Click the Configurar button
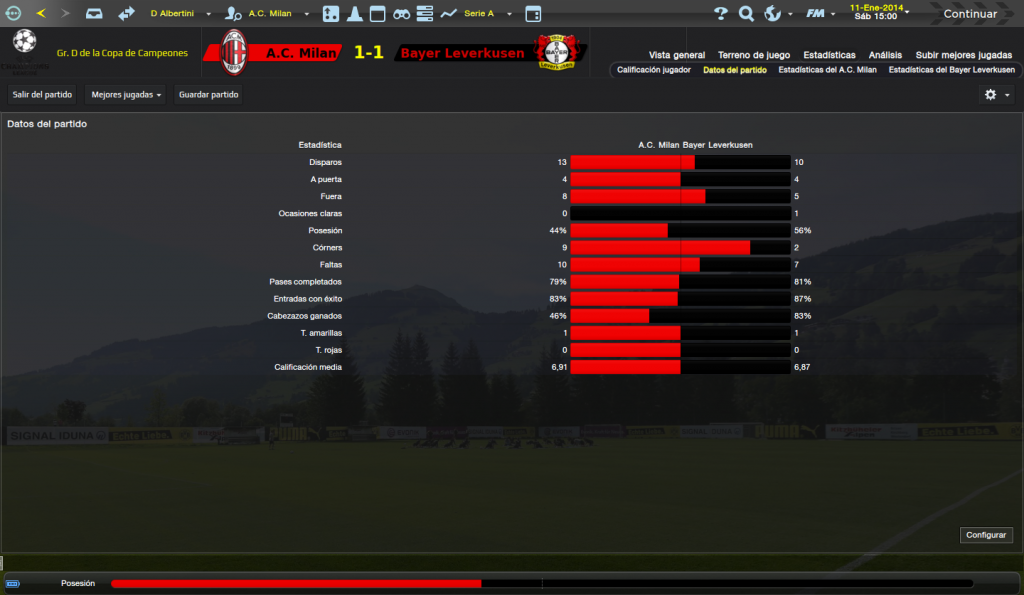 pos(986,535)
